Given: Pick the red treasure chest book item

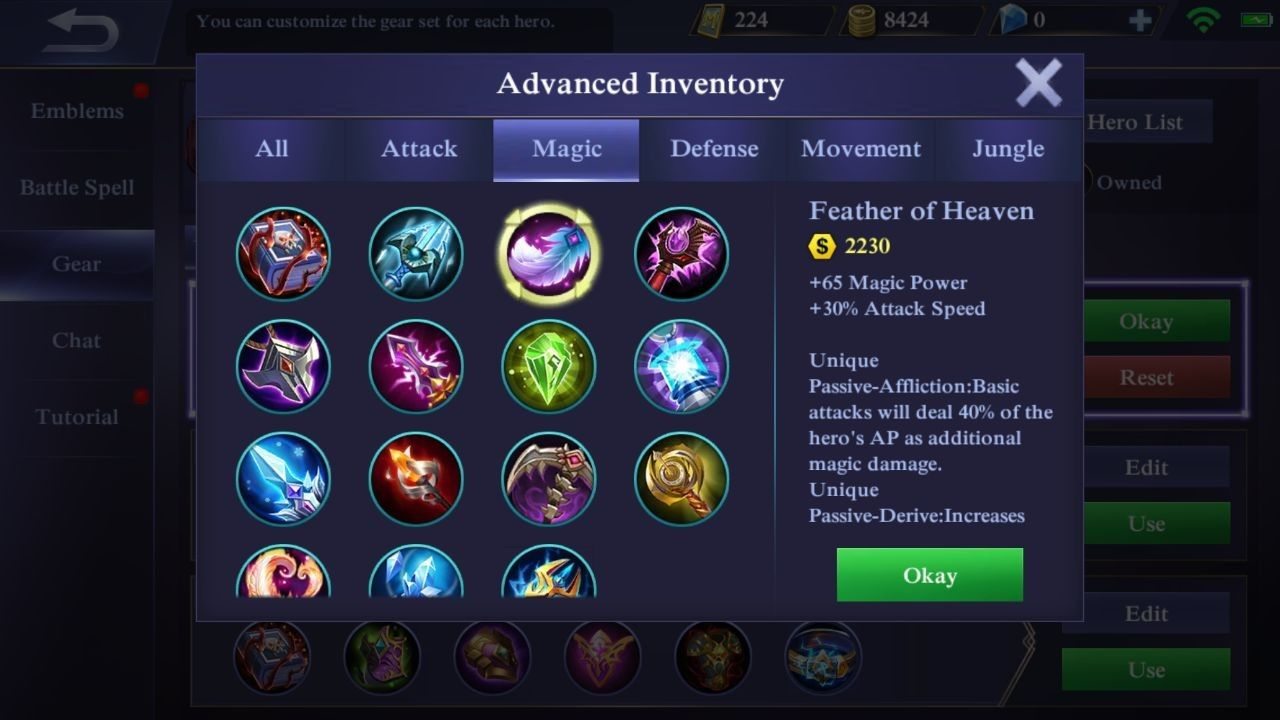Looking at the screenshot, I should click(x=284, y=254).
